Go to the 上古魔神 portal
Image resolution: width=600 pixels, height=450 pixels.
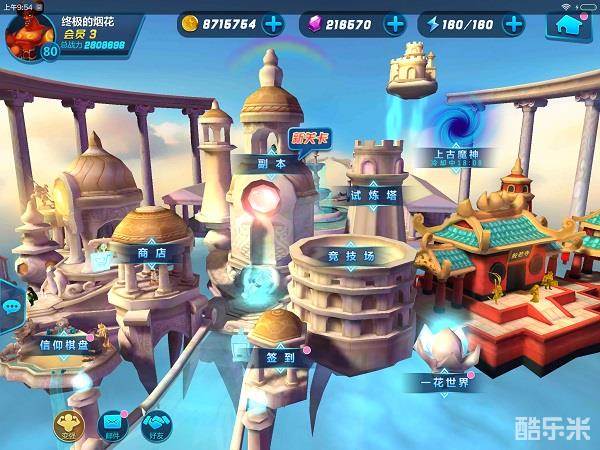coord(458,155)
